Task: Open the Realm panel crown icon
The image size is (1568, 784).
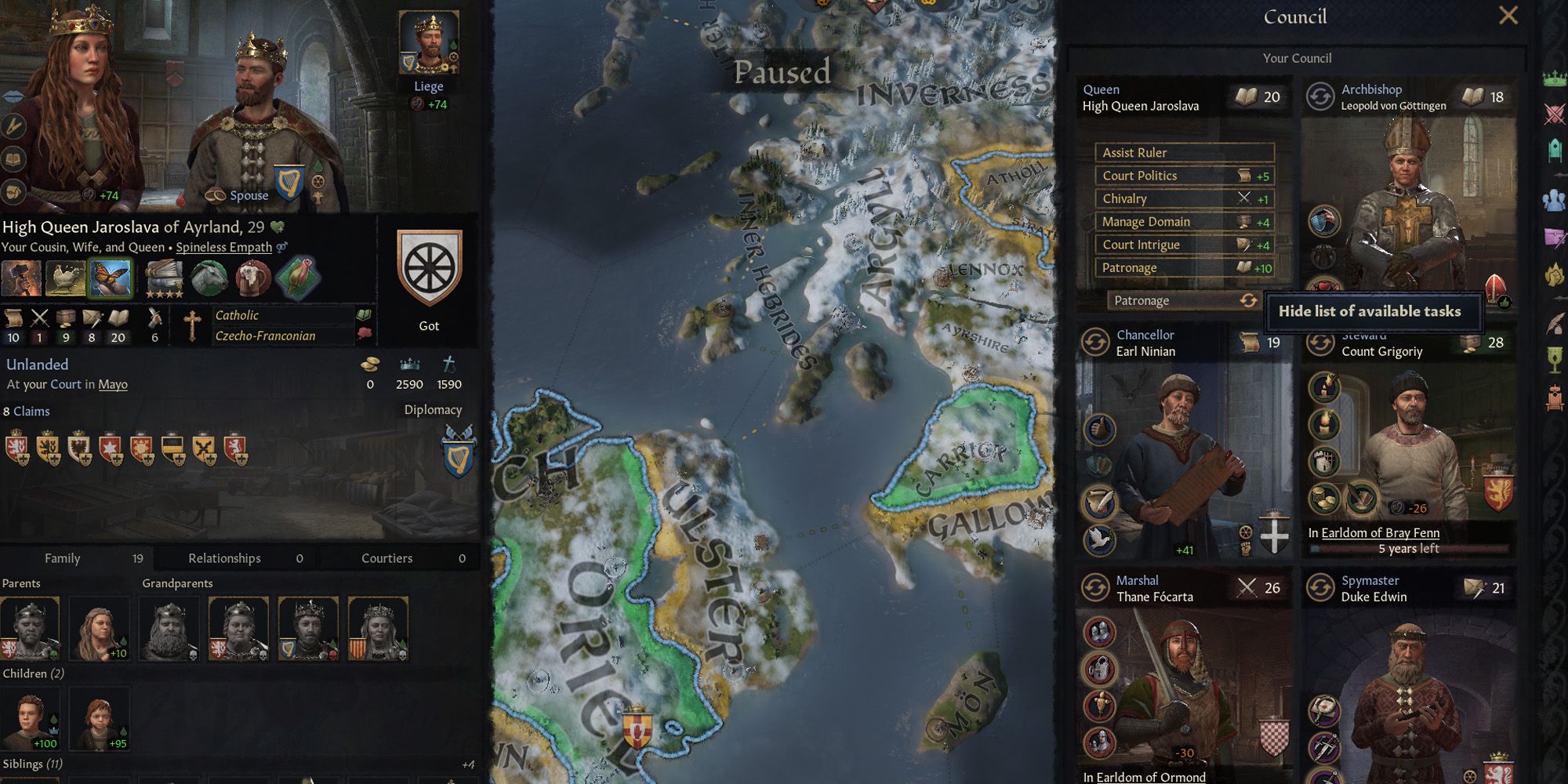Action: [1553, 80]
